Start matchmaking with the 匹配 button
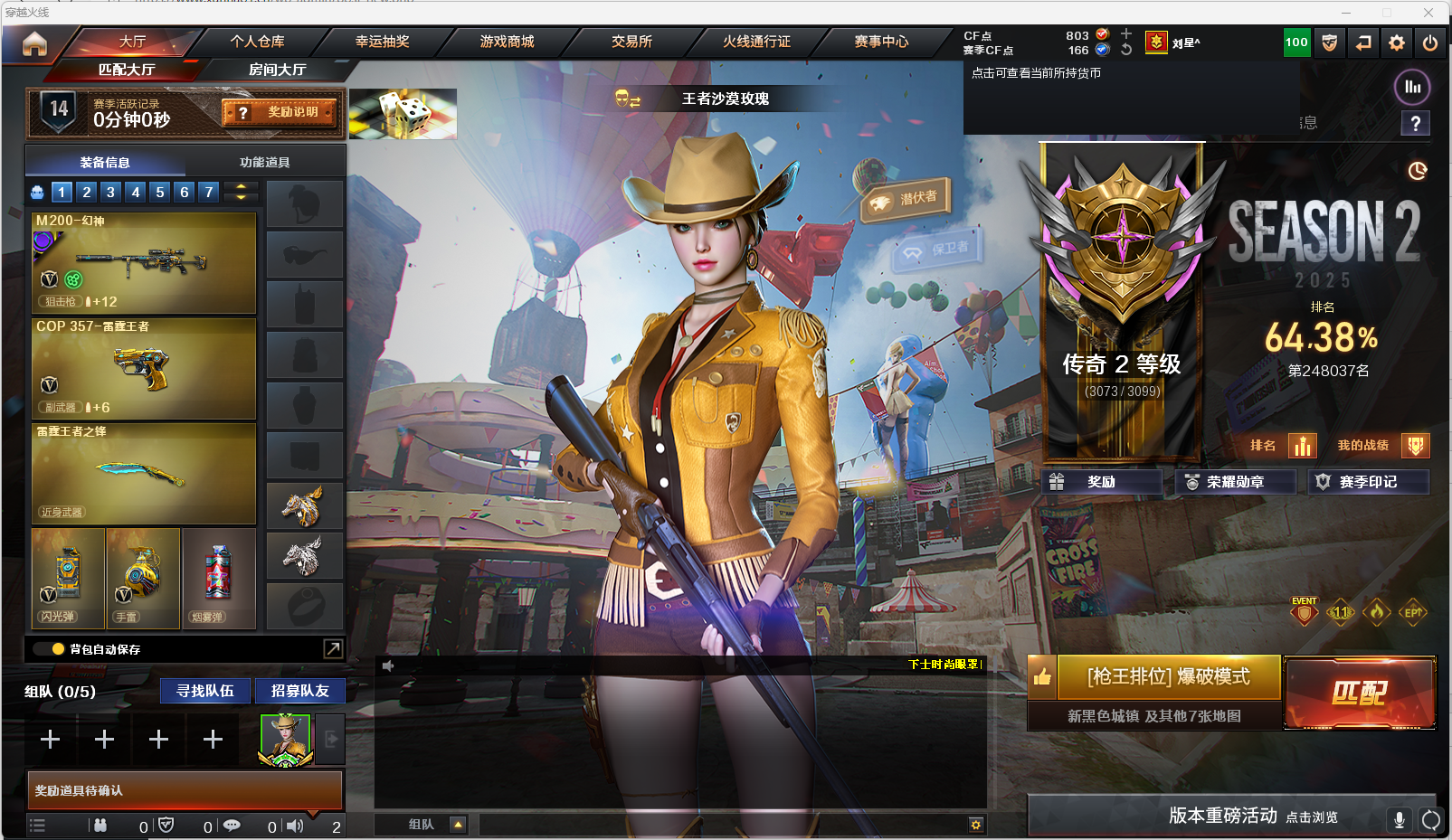 tap(1359, 693)
